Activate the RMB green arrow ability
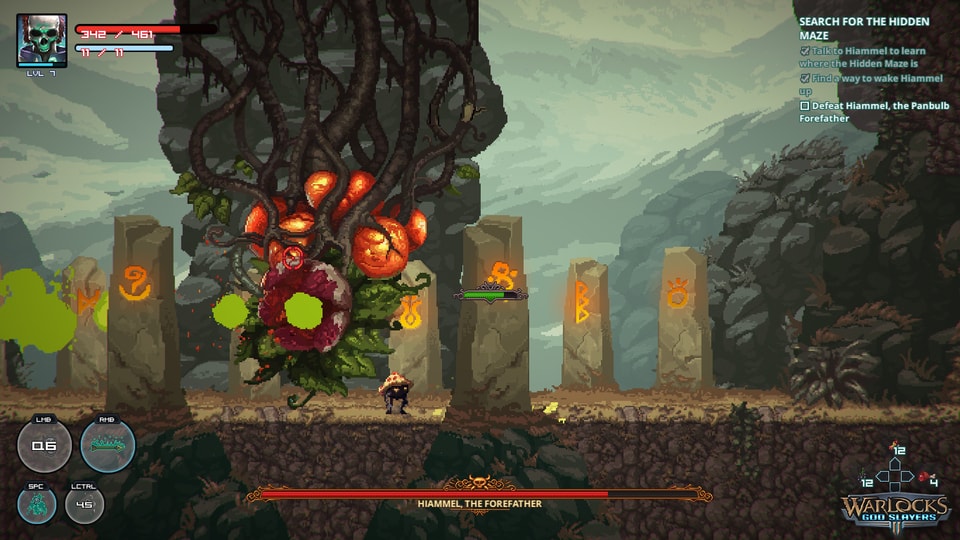Viewport: 960px width, 540px height. [107, 445]
